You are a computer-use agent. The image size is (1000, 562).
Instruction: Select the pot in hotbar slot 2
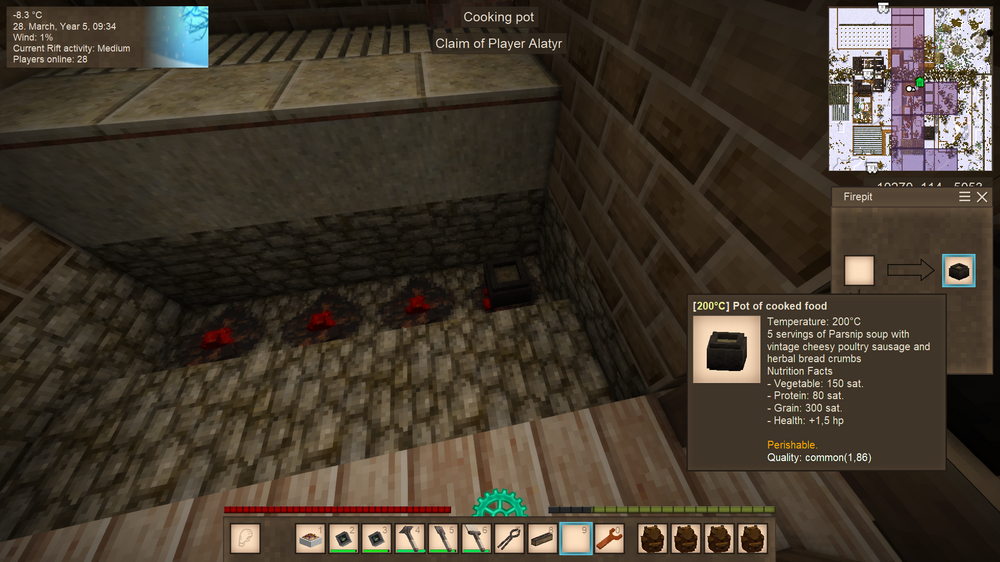coord(345,539)
